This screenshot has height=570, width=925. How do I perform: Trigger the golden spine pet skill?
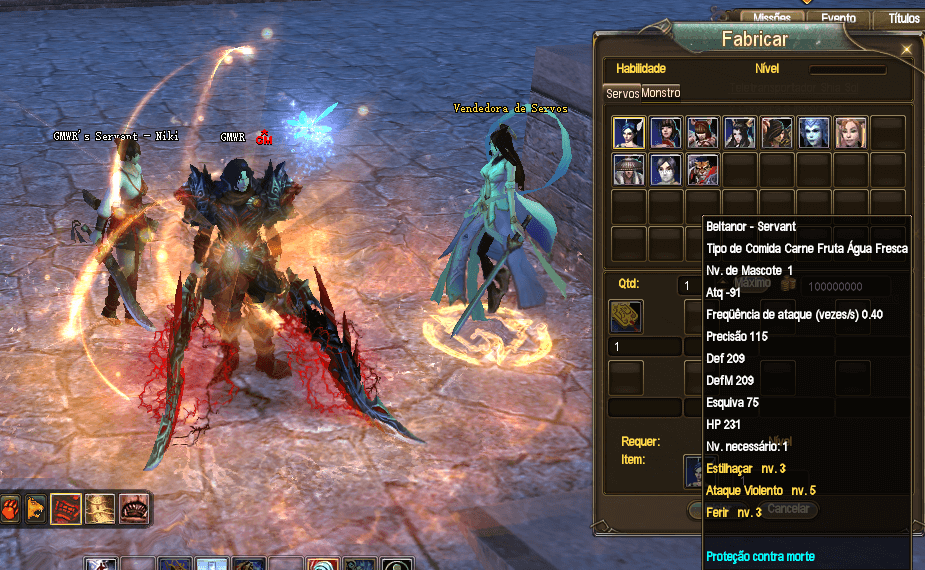pyautogui.click(x=100, y=508)
